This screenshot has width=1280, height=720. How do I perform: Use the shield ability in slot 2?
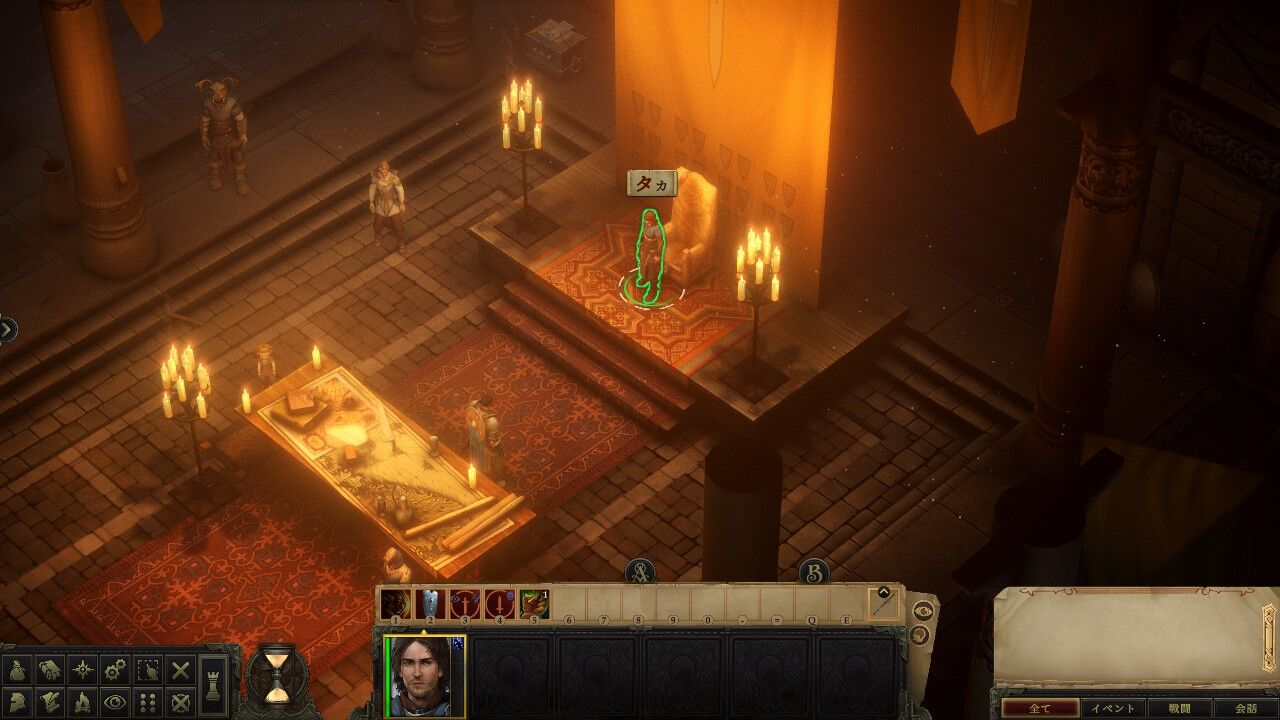click(430, 604)
